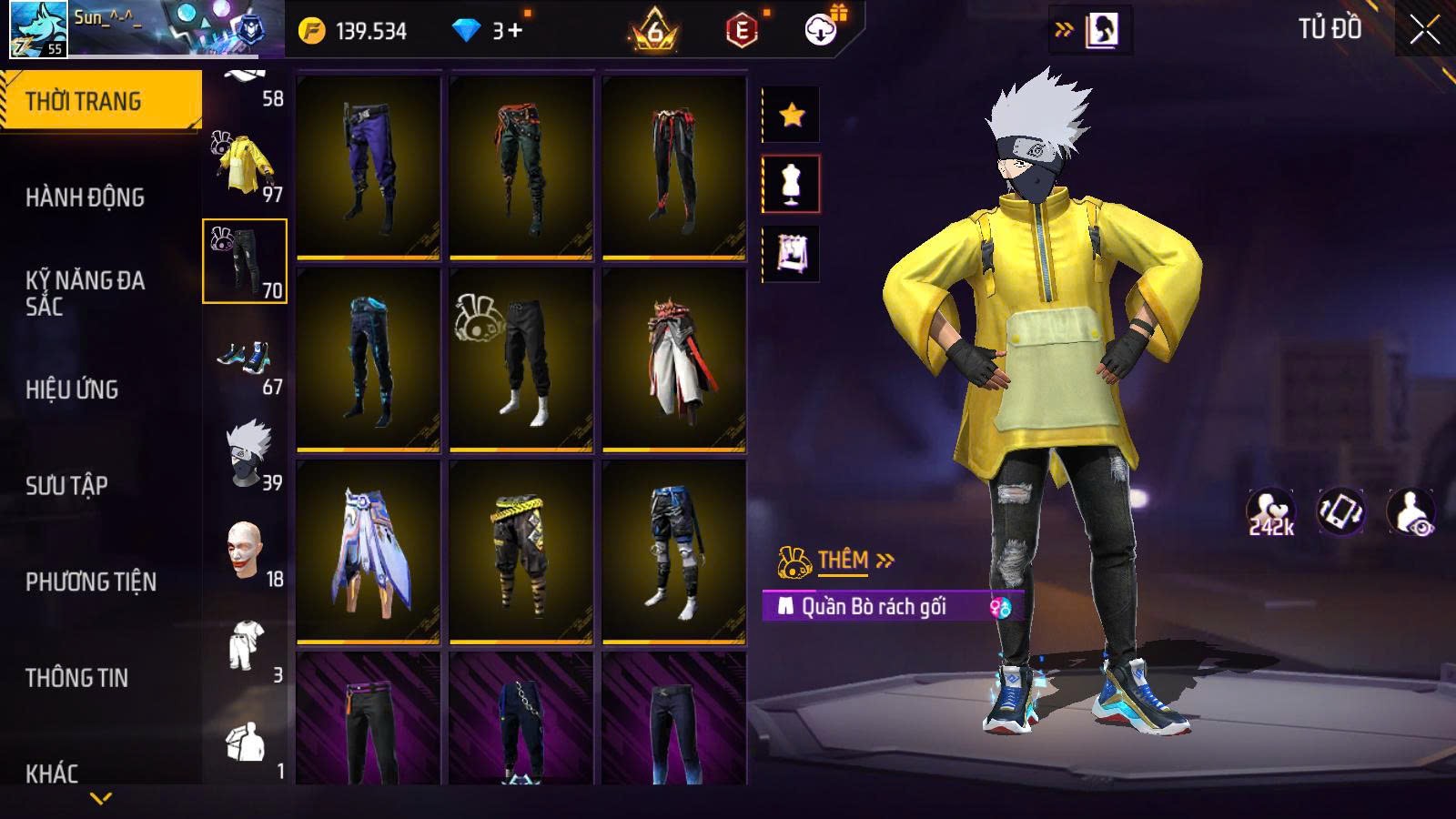The width and height of the screenshot is (1456, 819).
Task: Equip the white and red robe bottoms
Action: pyautogui.click(x=673, y=359)
